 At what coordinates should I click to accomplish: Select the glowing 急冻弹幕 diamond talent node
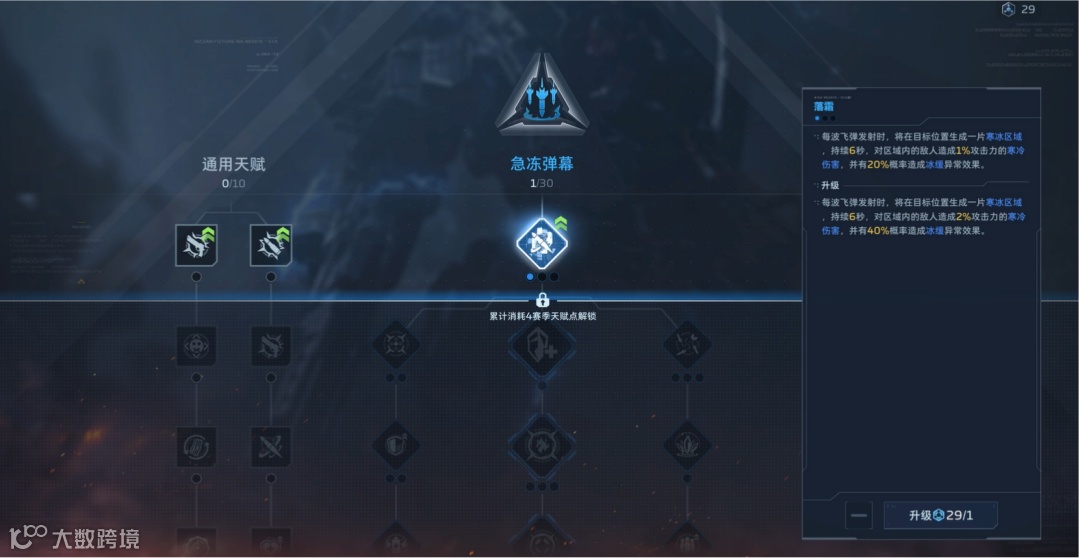541,243
